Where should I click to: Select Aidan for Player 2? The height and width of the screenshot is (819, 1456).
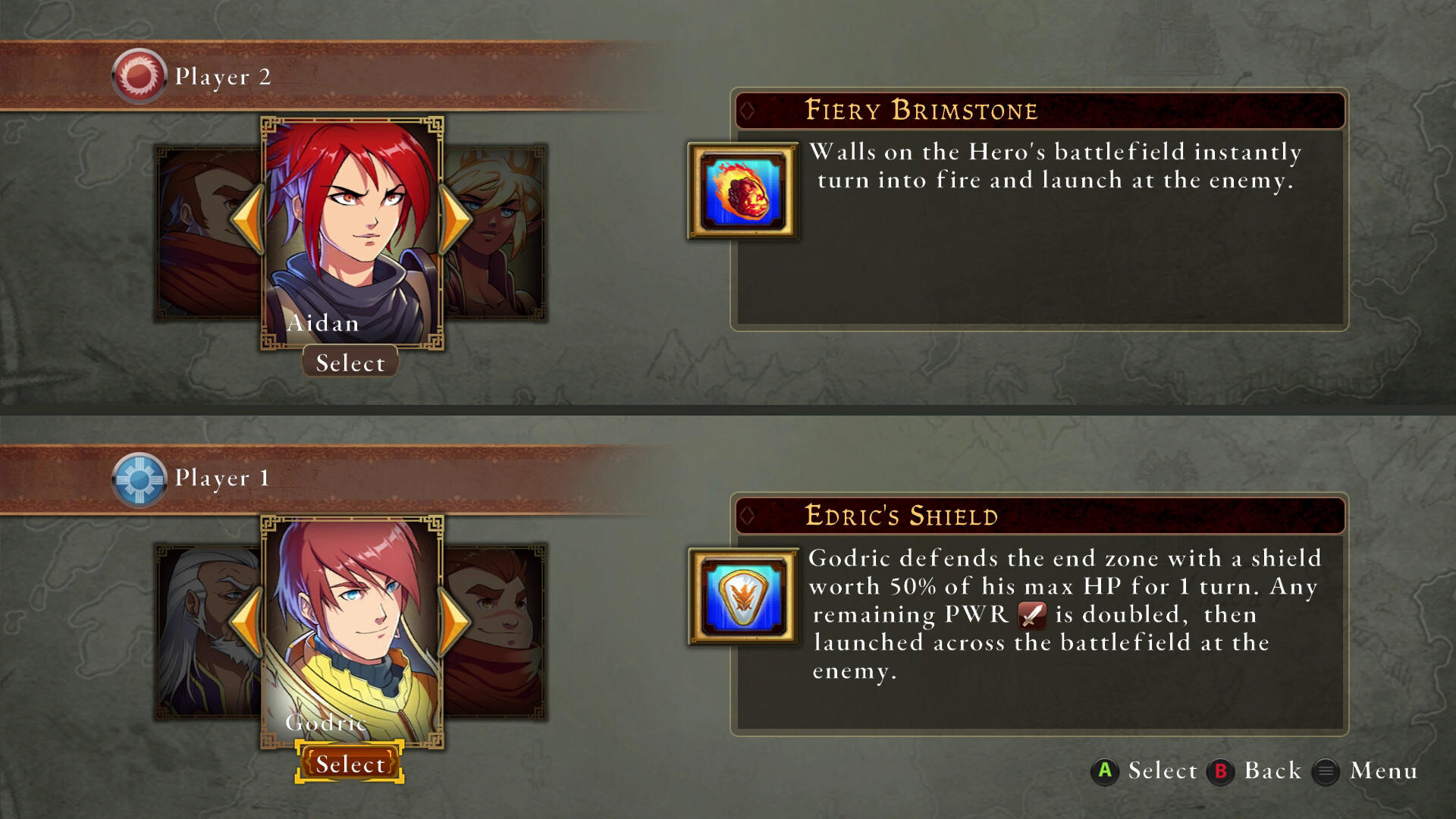350,362
